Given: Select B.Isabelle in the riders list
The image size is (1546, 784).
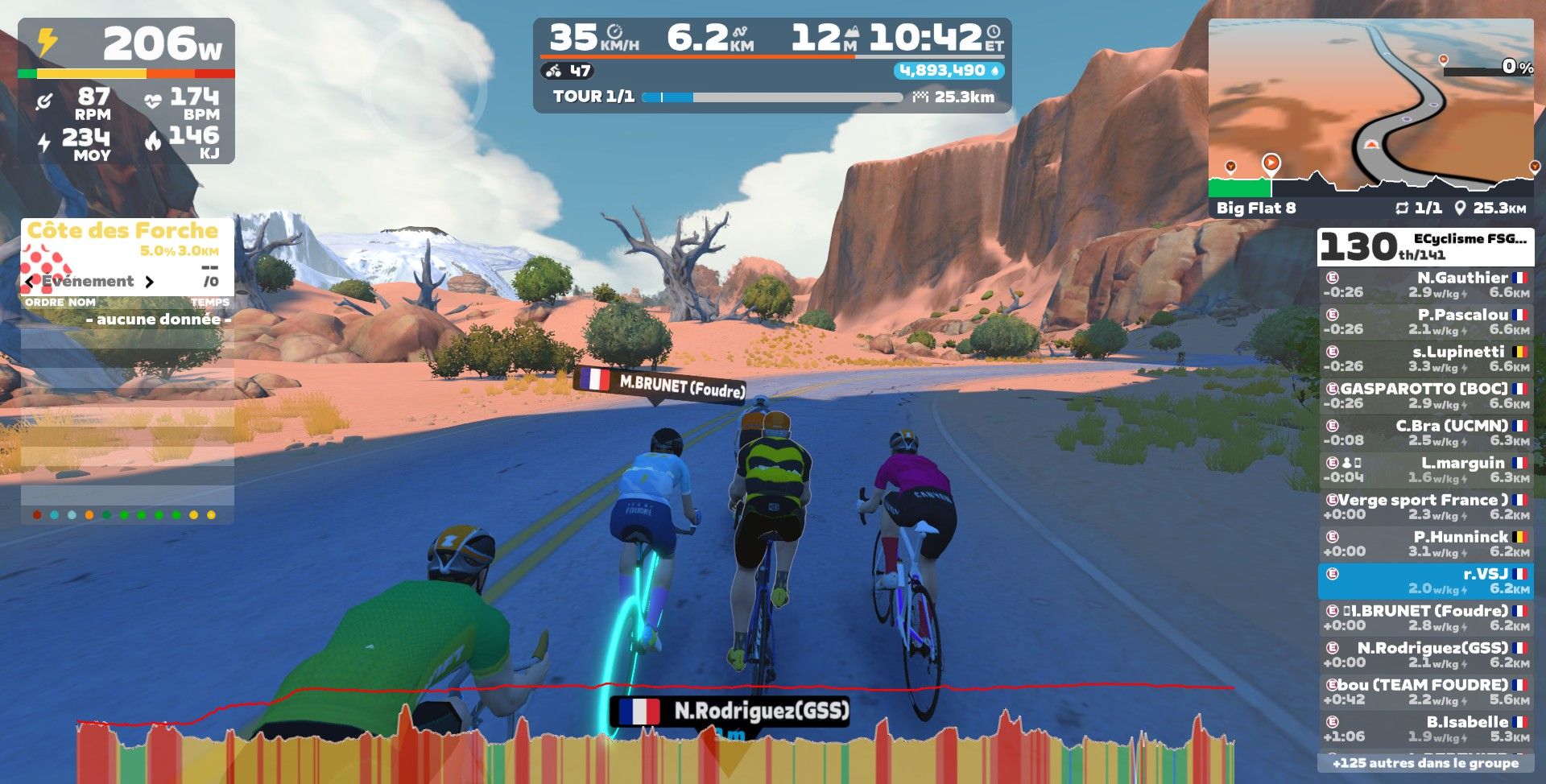Looking at the screenshot, I should click(x=1425, y=729).
